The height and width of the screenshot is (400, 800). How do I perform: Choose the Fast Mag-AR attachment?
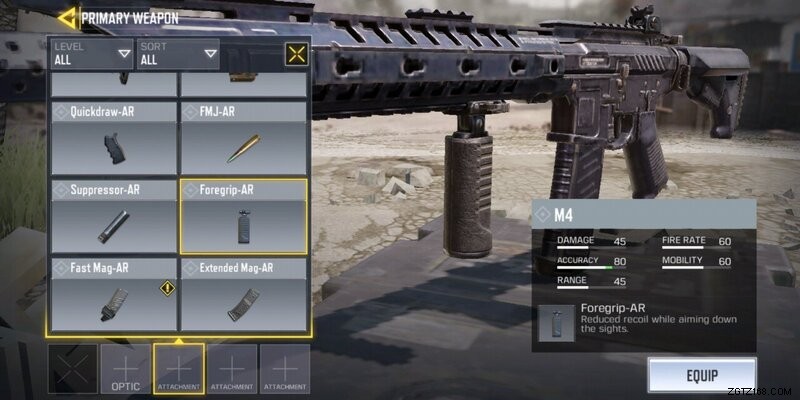pyautogui.click(x=114, y=295)
